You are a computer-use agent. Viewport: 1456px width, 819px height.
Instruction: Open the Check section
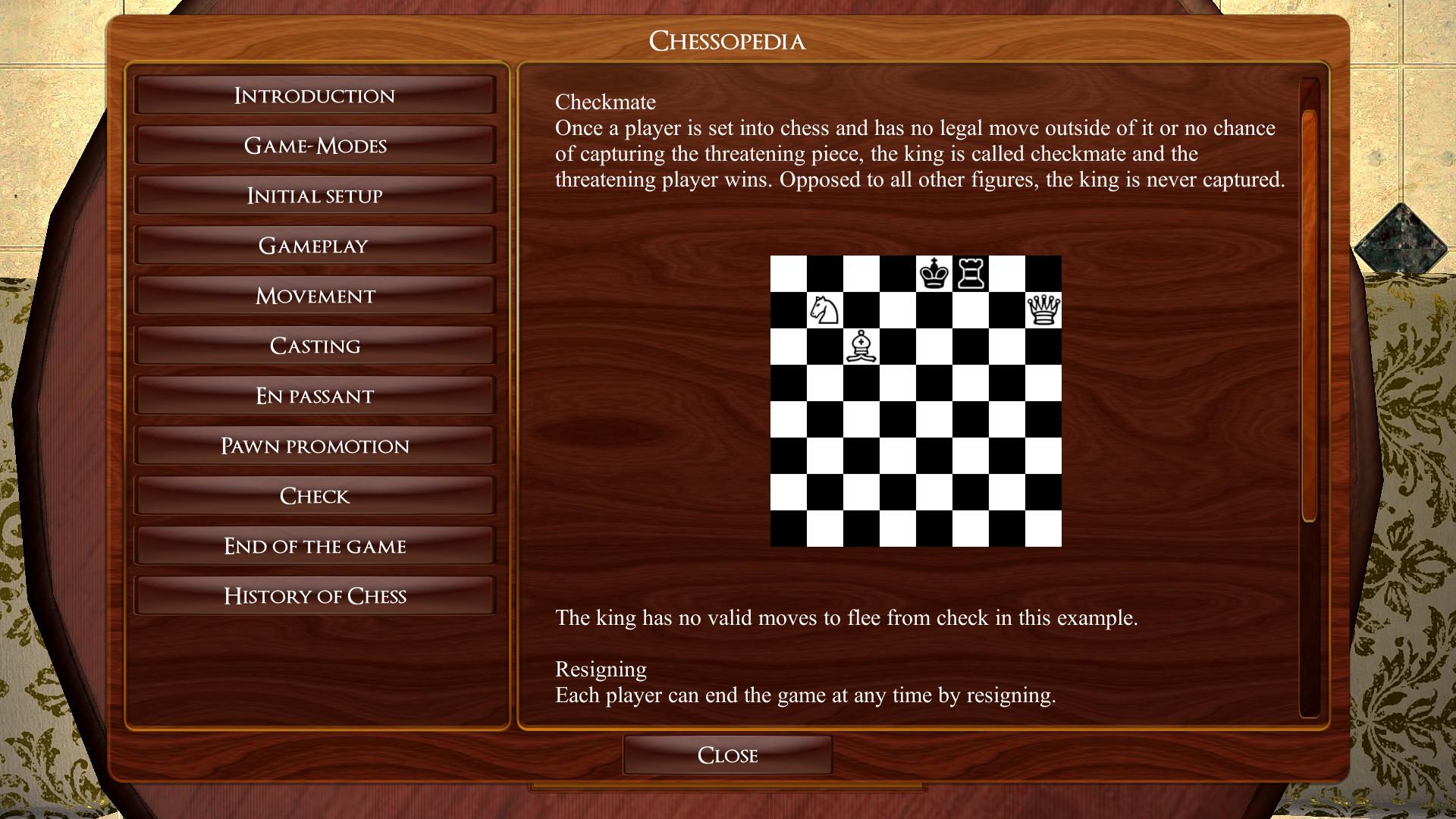click(x=315, y=495)
